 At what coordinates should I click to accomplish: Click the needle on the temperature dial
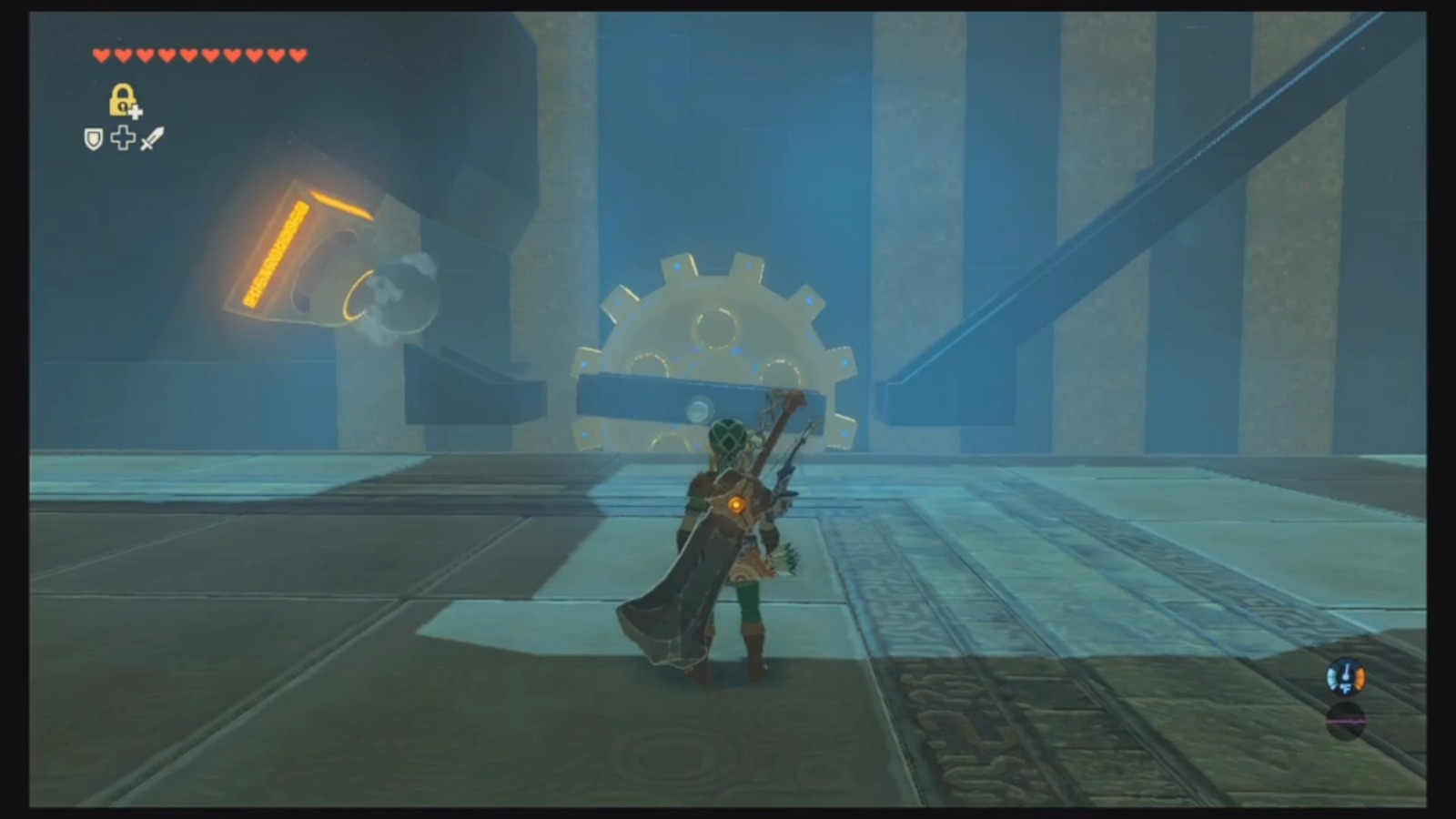click(1347, 667)
